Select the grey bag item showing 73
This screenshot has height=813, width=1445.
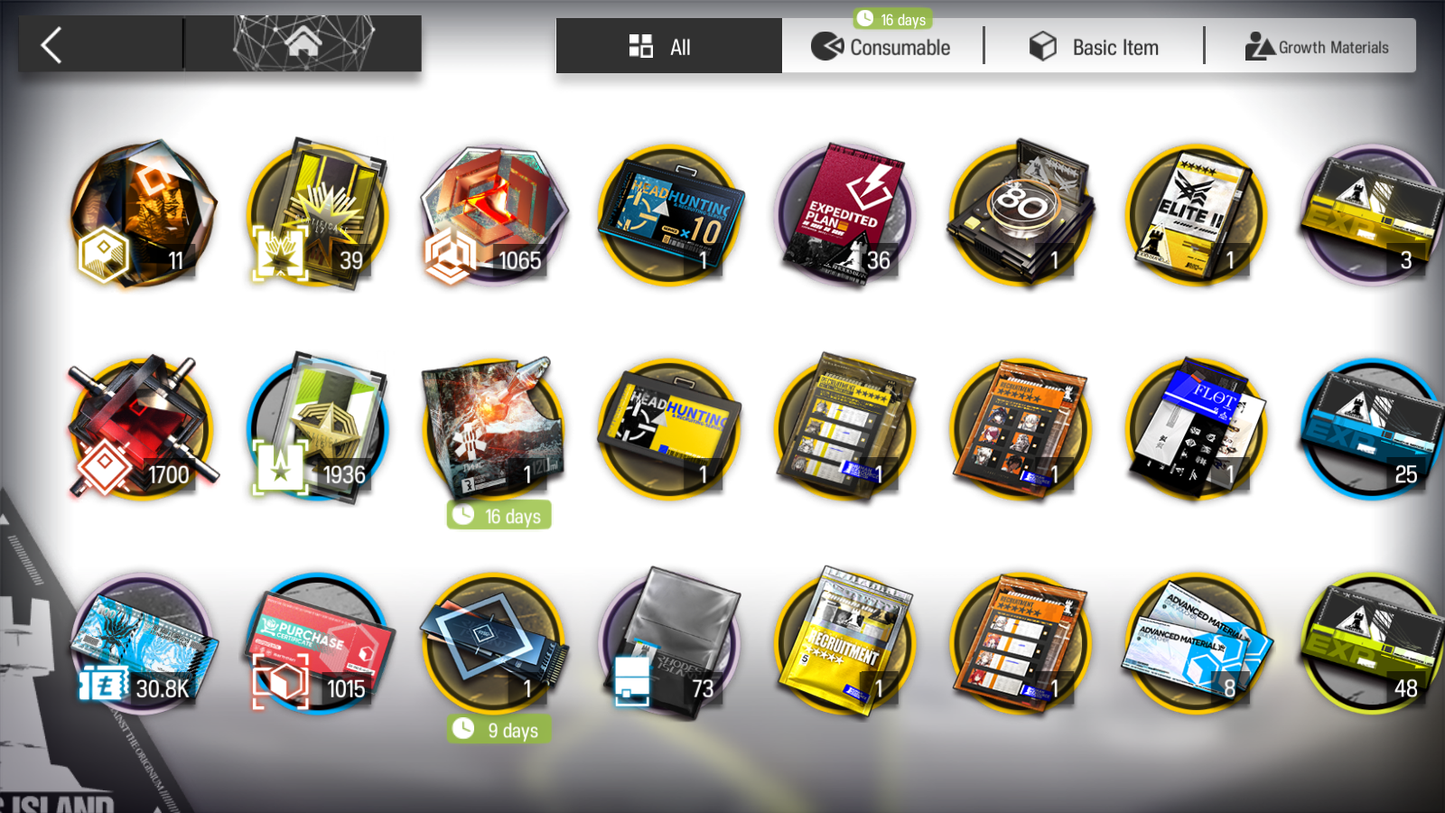click(670, 643)
